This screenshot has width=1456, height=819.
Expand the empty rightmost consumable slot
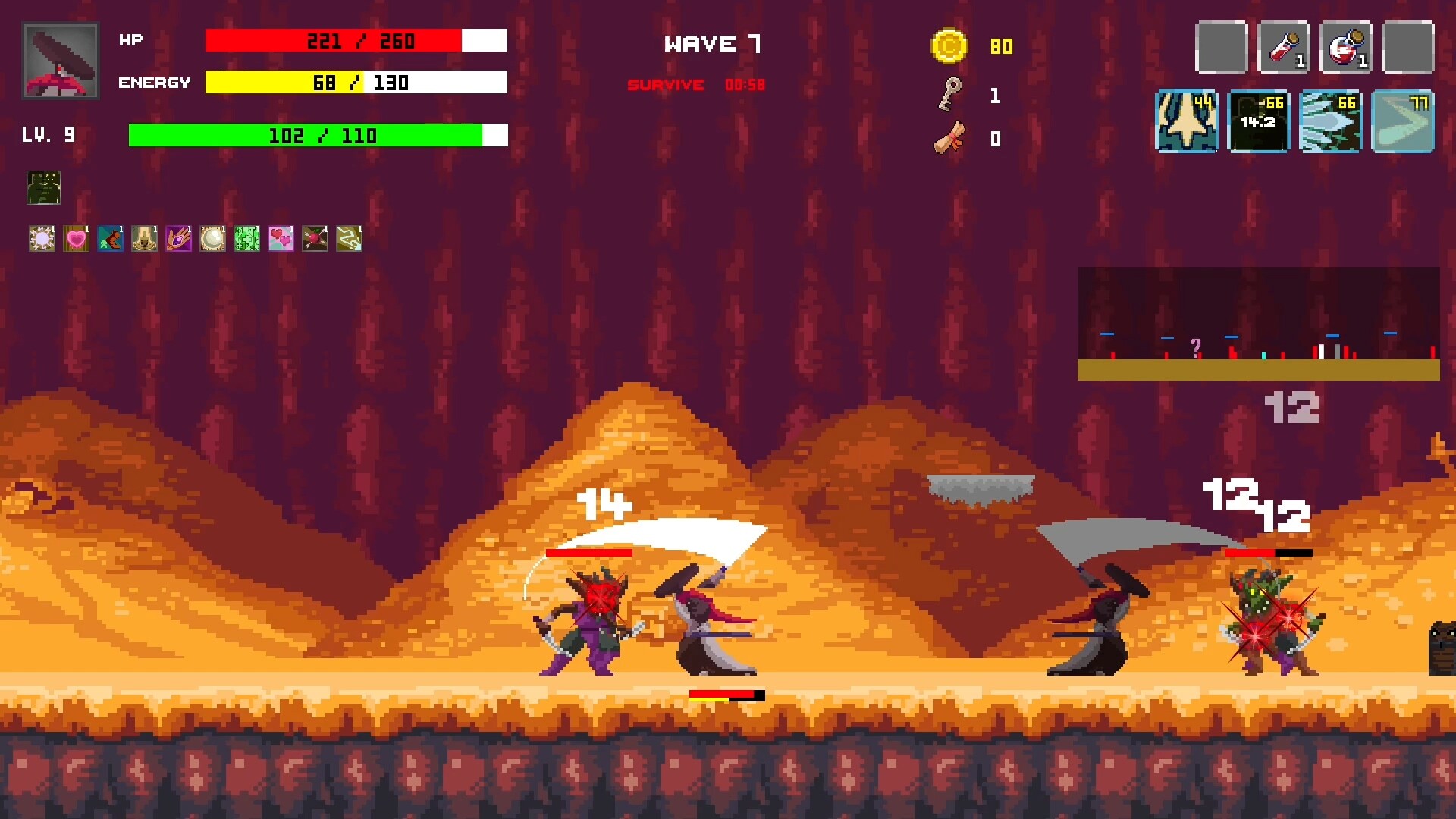point(1408,47)
